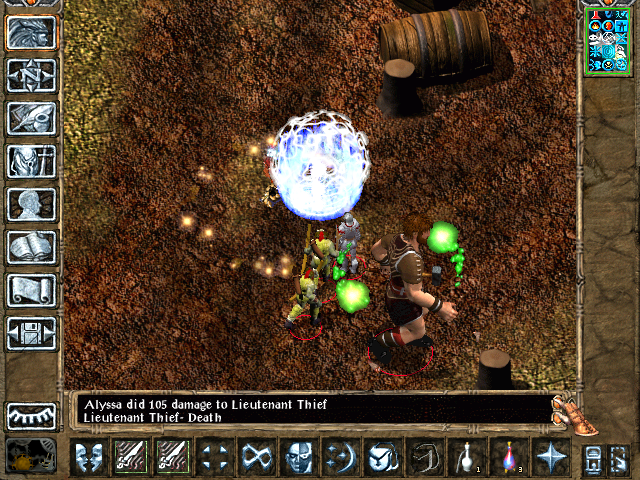Activate the four arrows guard action
640x480 pixels.
click(x=215, y=457)
